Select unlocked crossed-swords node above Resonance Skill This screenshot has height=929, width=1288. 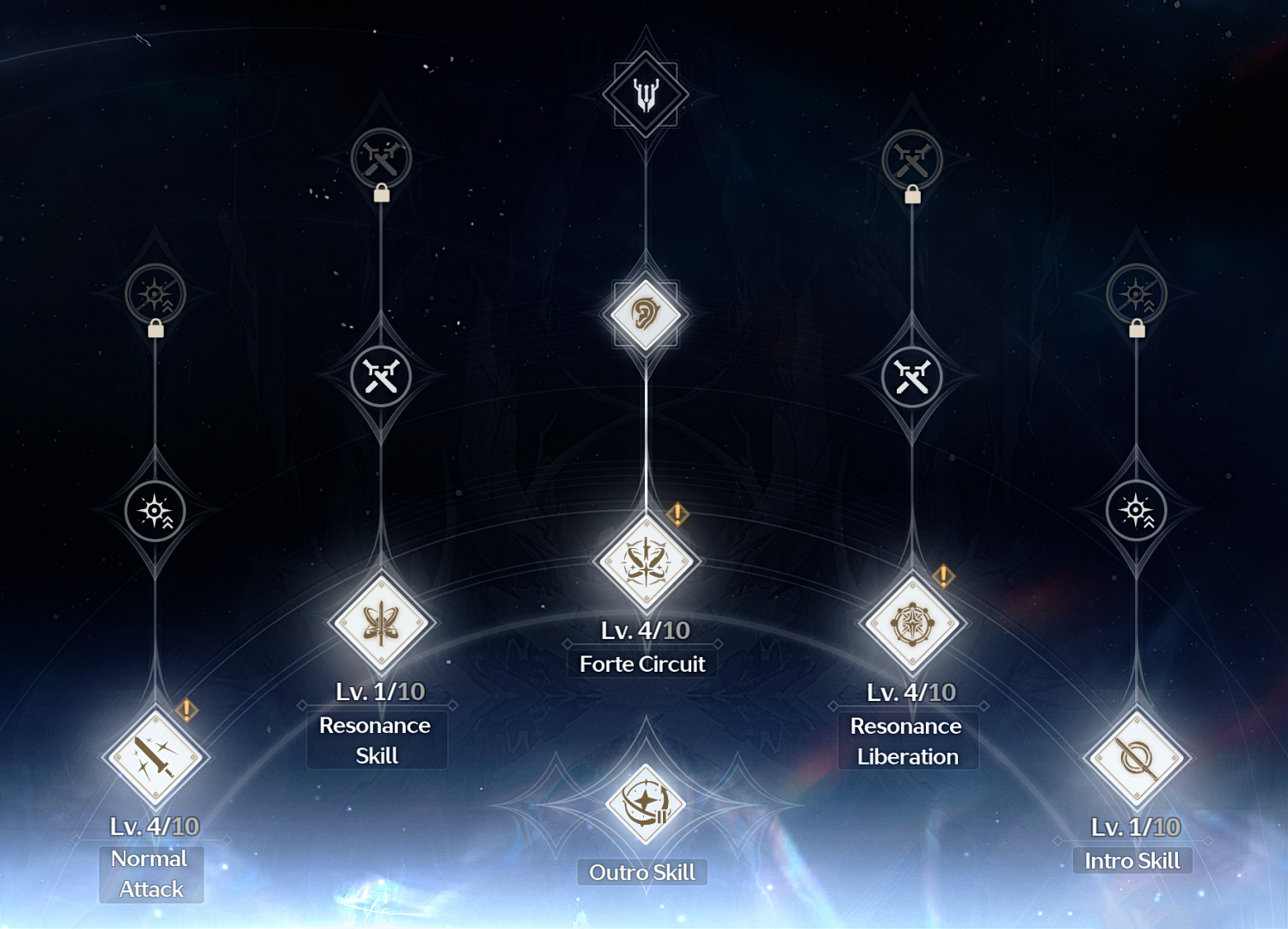(381, 377)
